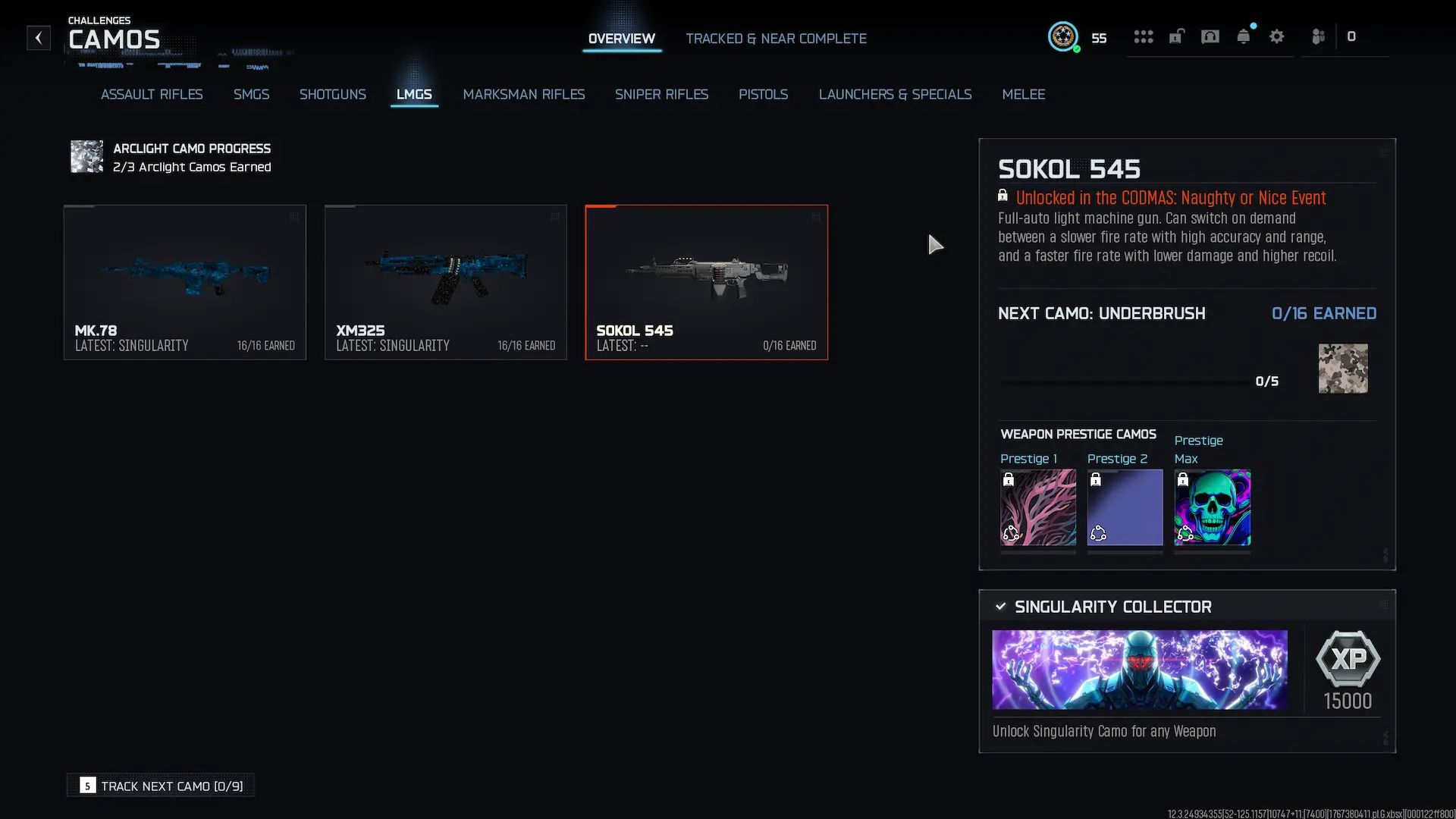Click the Unlock Singularity Camo XP reward

click(1348, 670)
